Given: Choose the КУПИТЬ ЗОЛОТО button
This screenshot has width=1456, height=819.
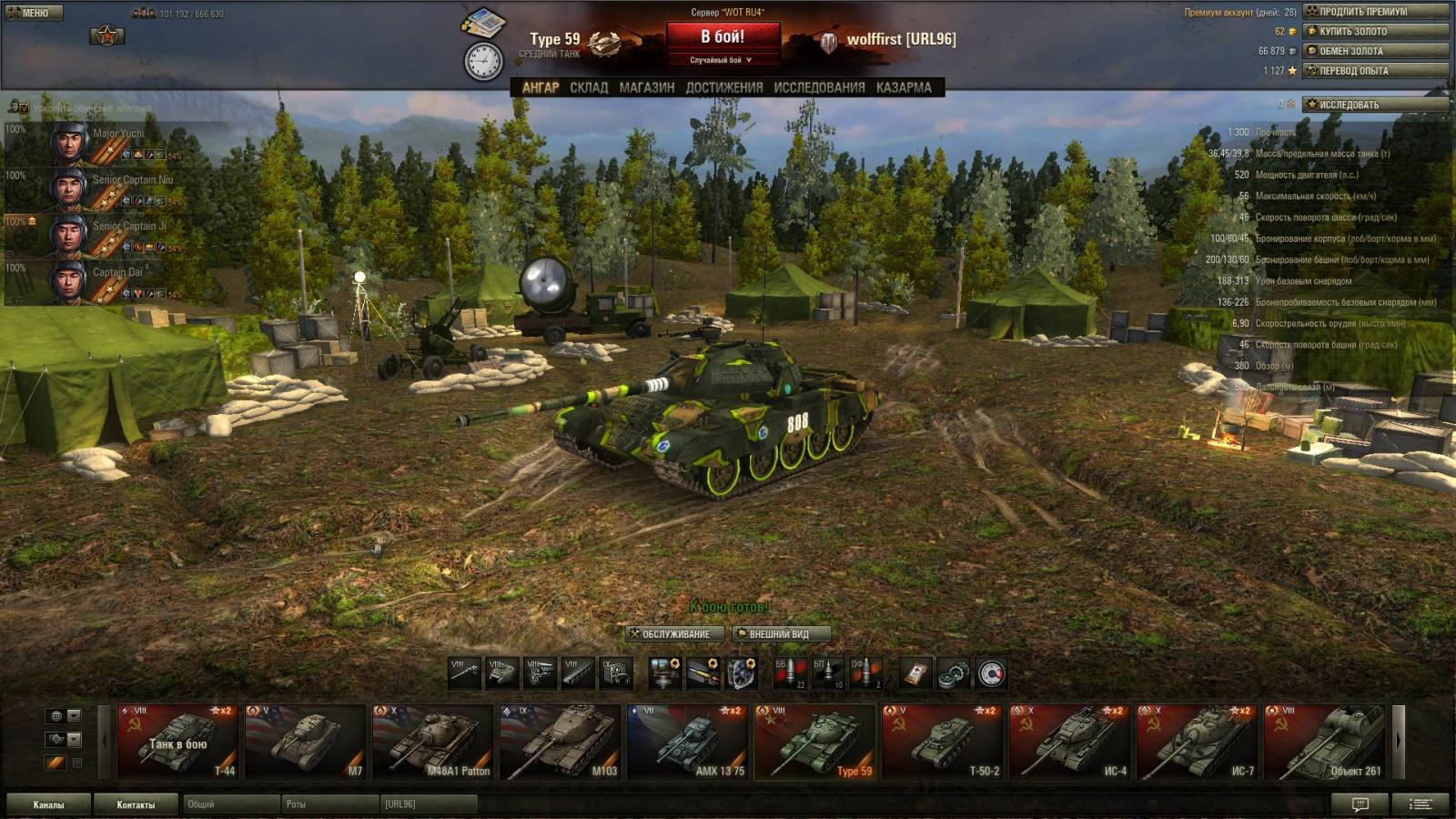Looking at the screenshot, I should click(x=1374, y=31).
